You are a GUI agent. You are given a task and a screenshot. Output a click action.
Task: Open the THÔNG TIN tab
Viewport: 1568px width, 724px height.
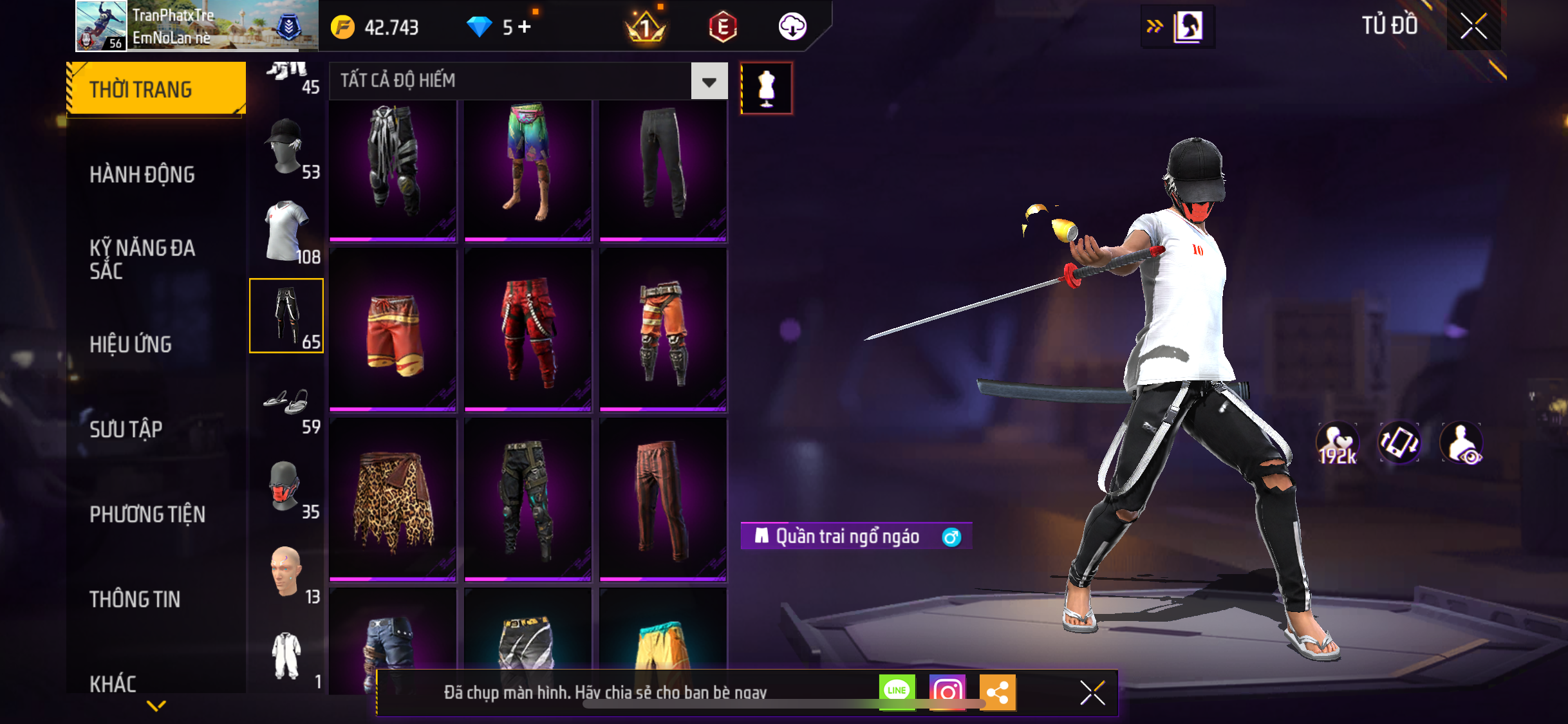[x=135, y=599]
